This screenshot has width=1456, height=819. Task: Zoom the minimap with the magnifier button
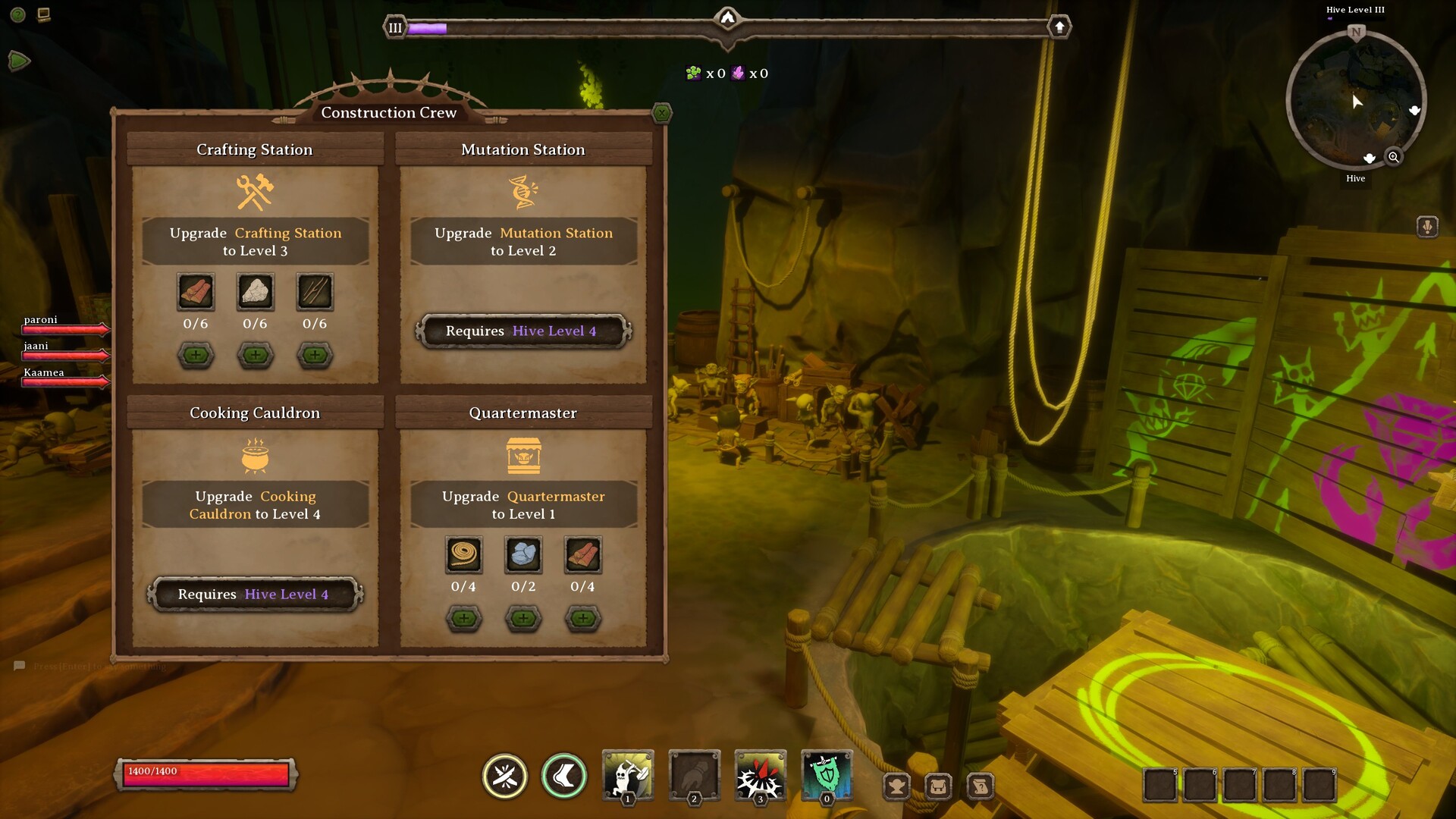[x=1393, y=157]
